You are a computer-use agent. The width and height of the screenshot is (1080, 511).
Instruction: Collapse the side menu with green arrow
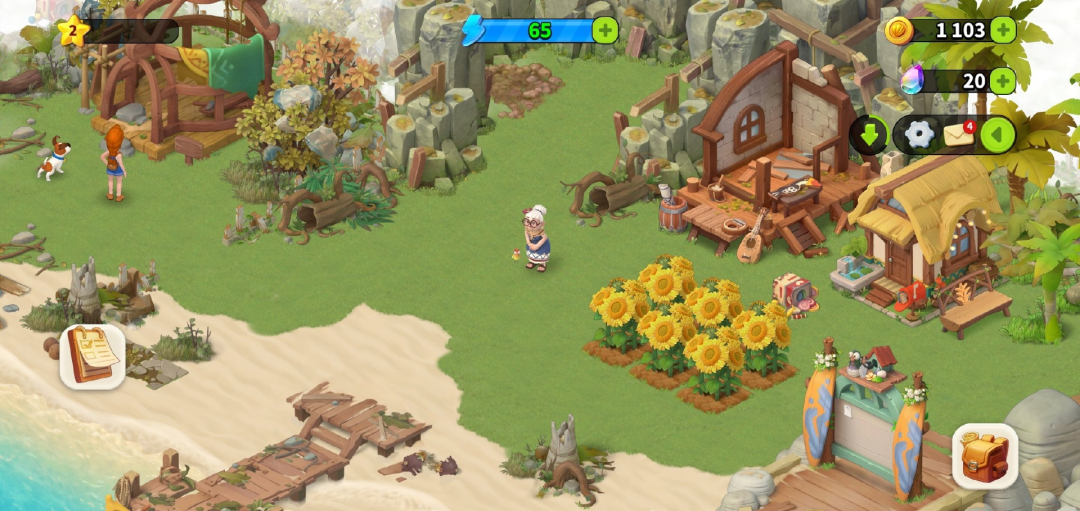(997, 134)
